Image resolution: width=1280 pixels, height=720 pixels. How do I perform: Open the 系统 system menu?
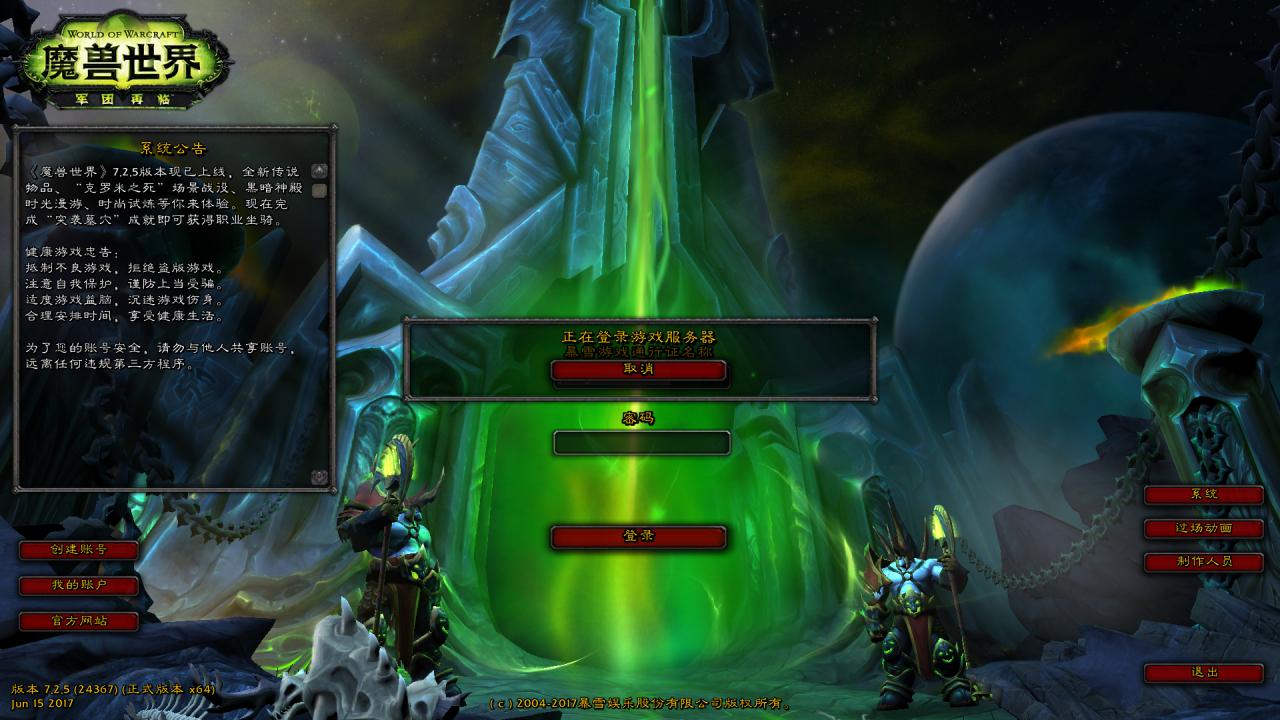coord(1204,495)
